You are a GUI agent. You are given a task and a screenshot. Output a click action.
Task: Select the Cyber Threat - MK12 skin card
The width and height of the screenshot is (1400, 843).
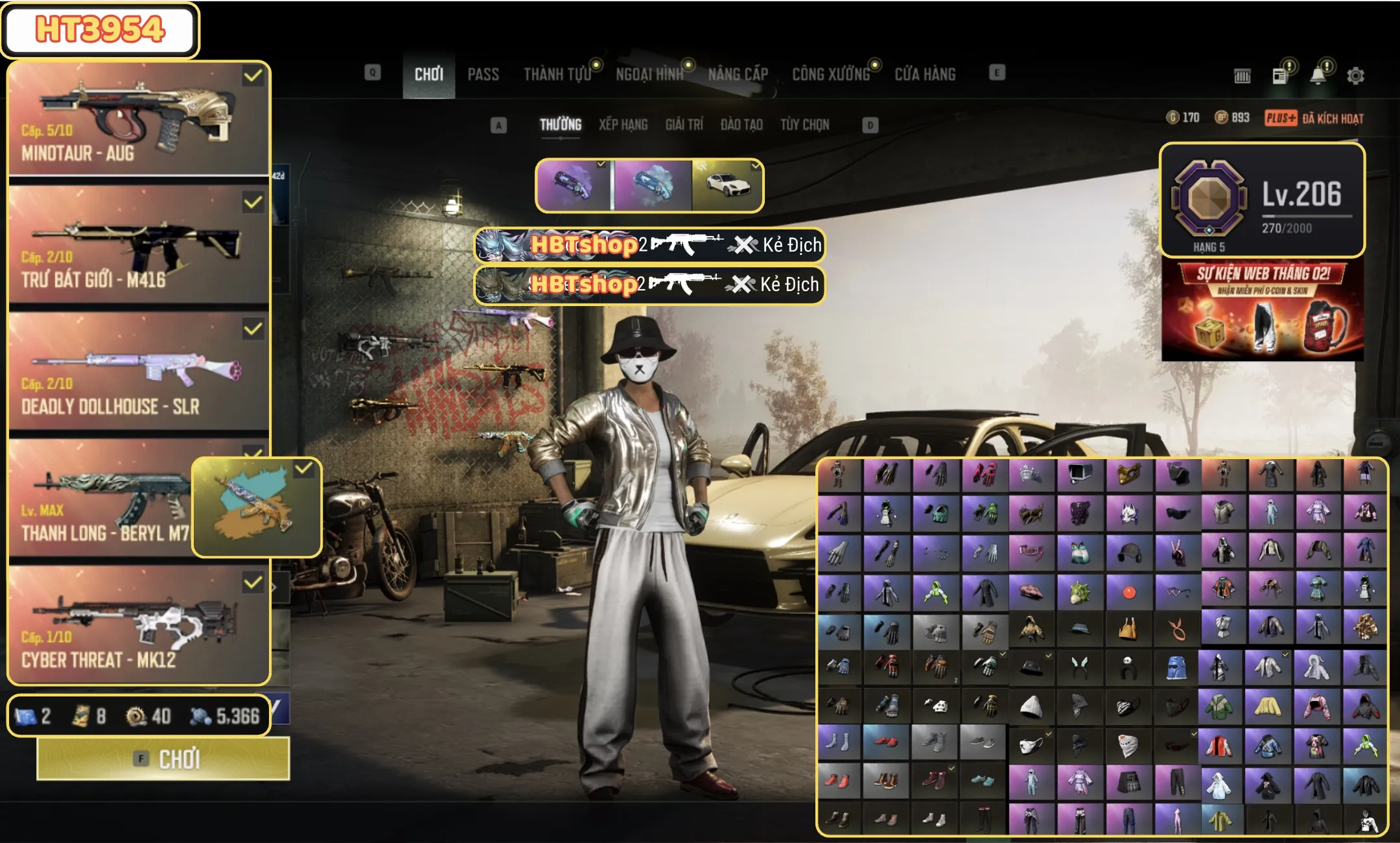[x=138, y=624]
